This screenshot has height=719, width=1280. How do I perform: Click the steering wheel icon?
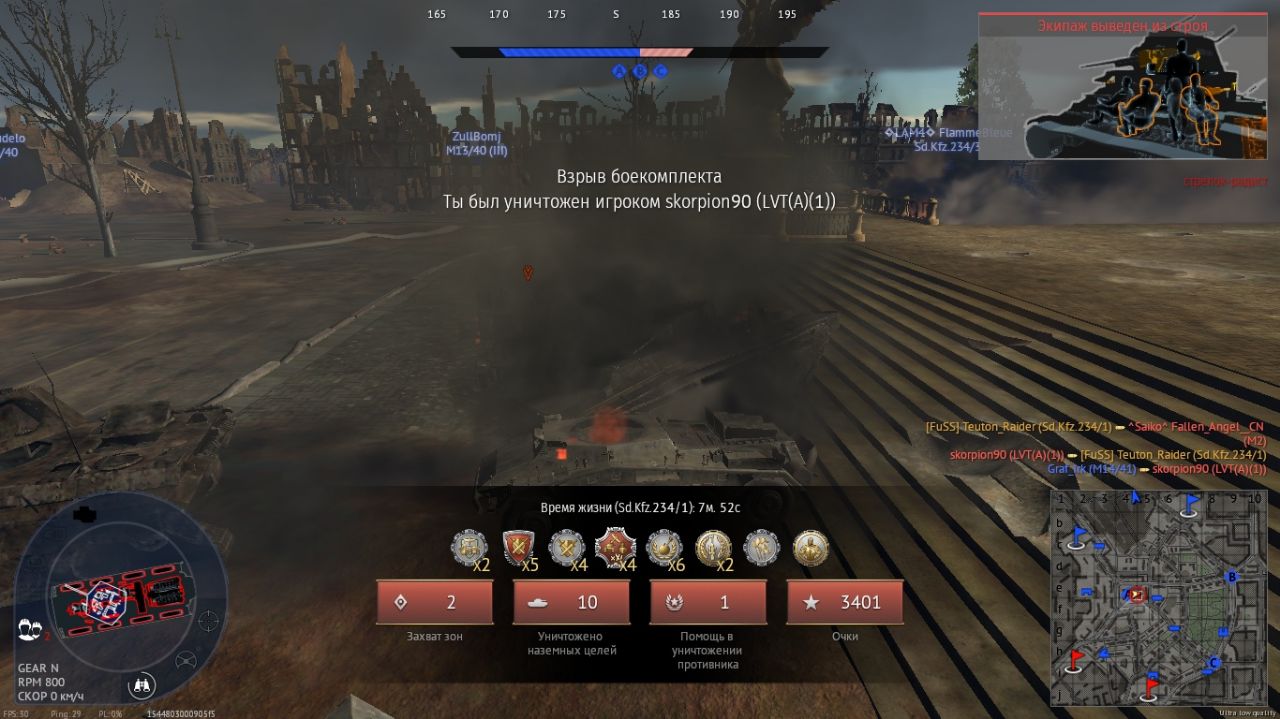(x=186, y=660)
